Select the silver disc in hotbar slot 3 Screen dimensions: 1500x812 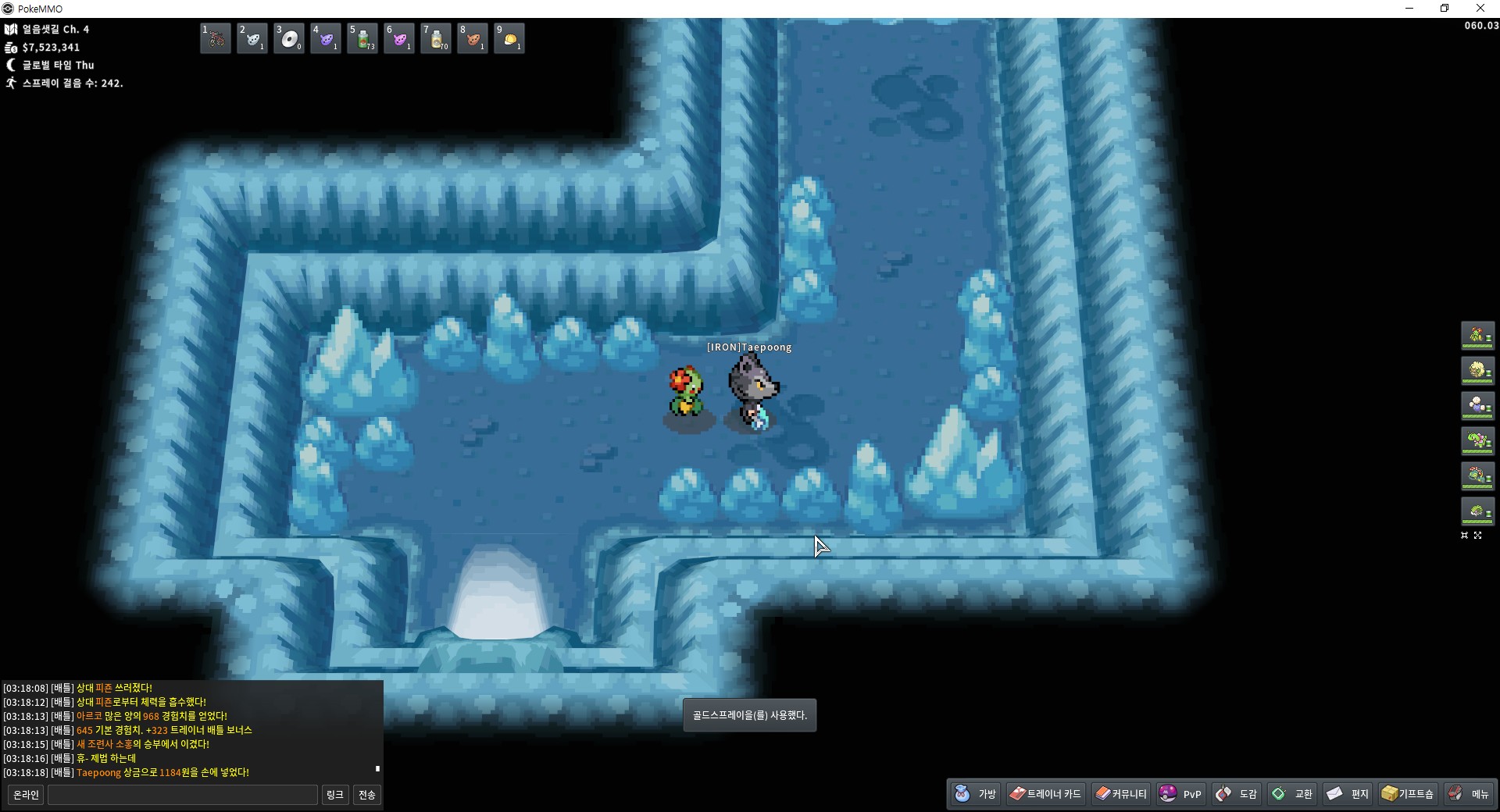coord(289,38)
